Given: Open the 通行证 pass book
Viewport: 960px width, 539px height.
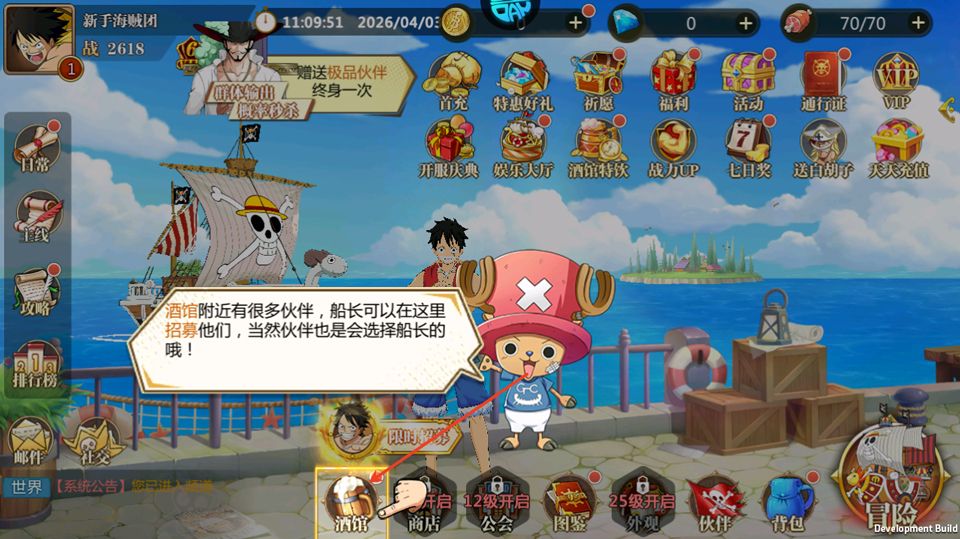Looking at the screenshot, I should pyautogui.click(x=822, y=78).
